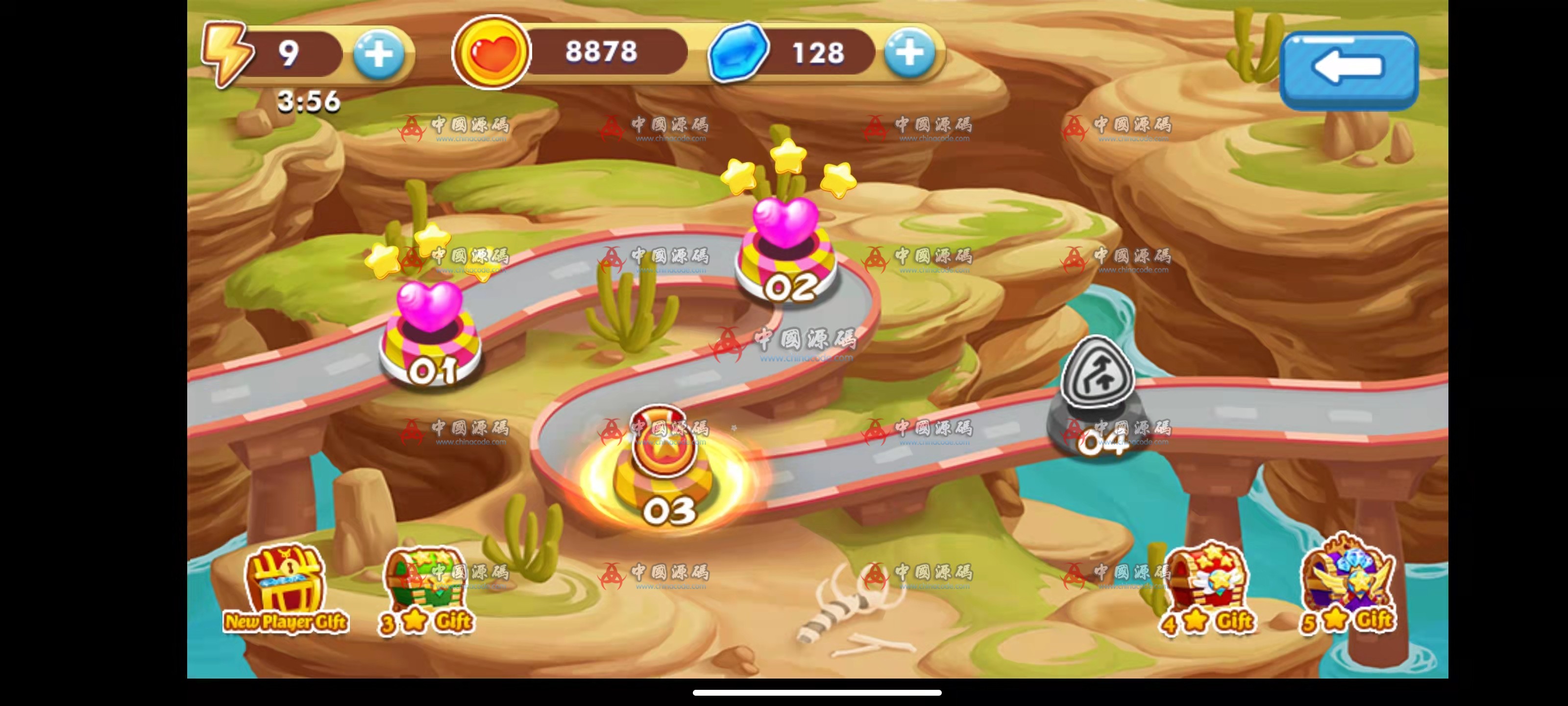1568x706 pixels.
Task: Open the New Player Gift chest
Action: 285,588
